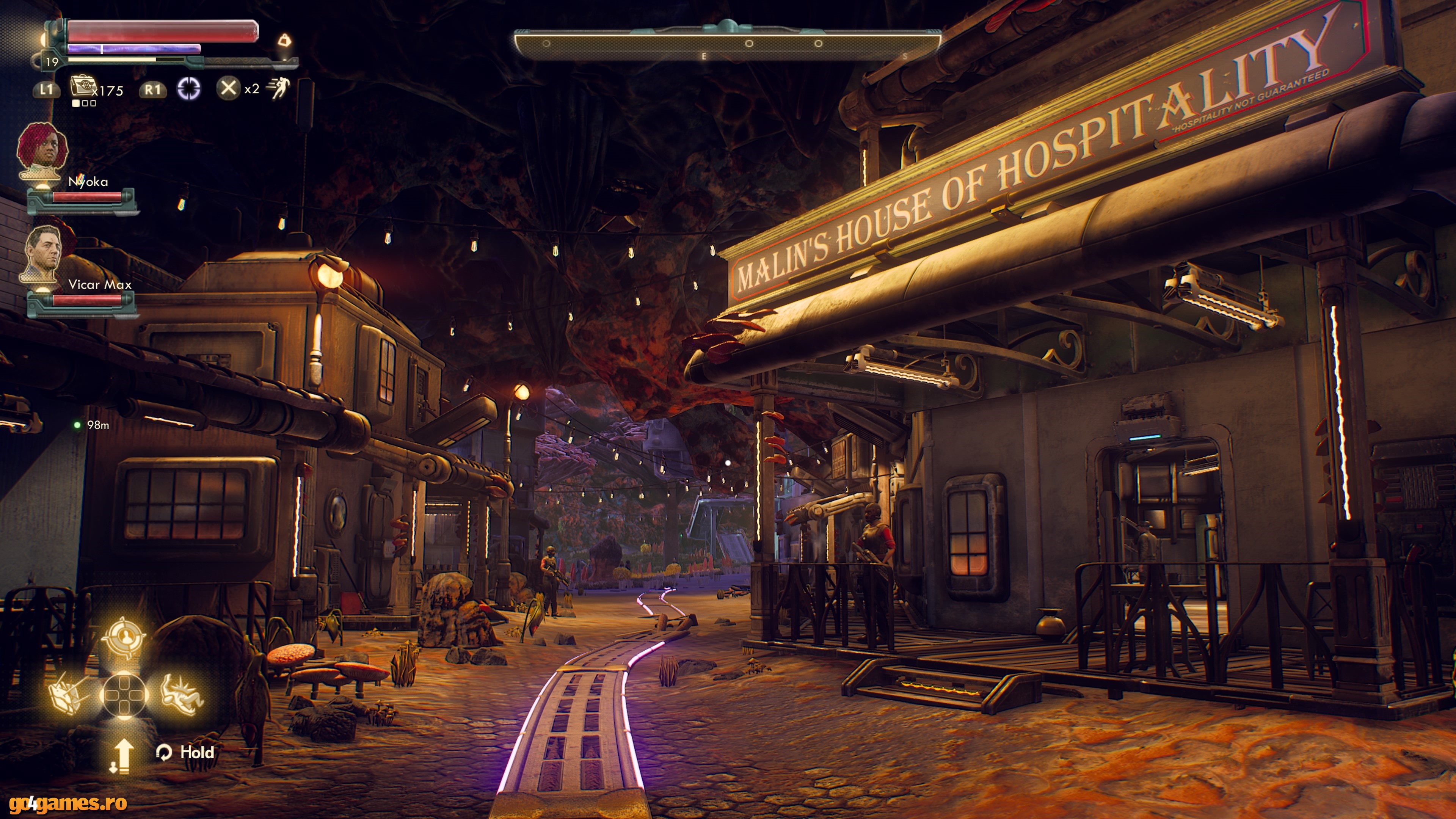Select the companion attack target icon
1456x819 pixels.
(124, 637)
